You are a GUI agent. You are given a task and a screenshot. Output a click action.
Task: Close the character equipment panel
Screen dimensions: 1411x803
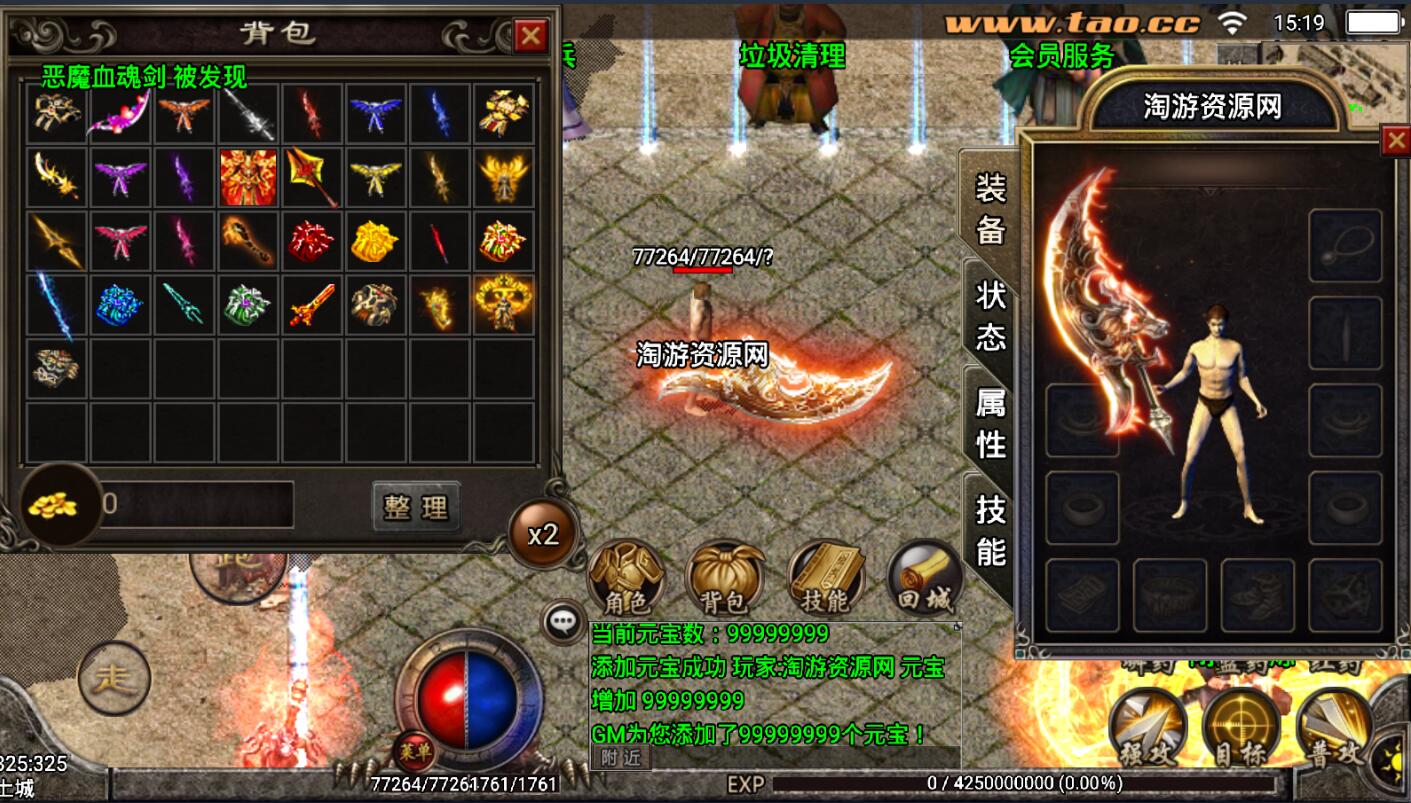click(1395, 141)
